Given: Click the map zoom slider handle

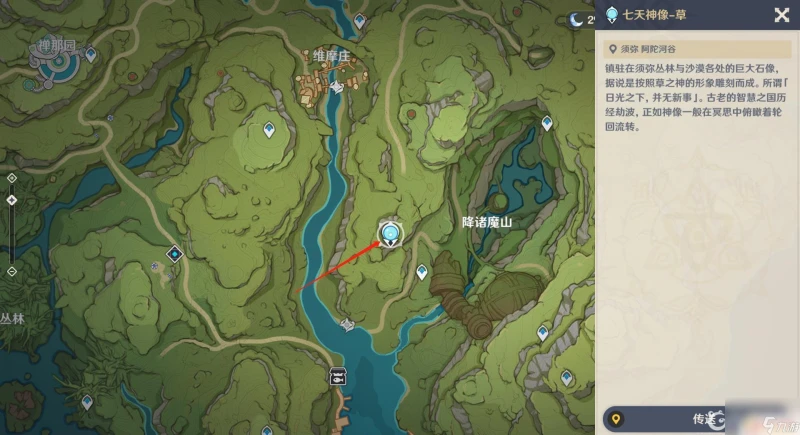Looking at the screenshot, I should [11, 199].
